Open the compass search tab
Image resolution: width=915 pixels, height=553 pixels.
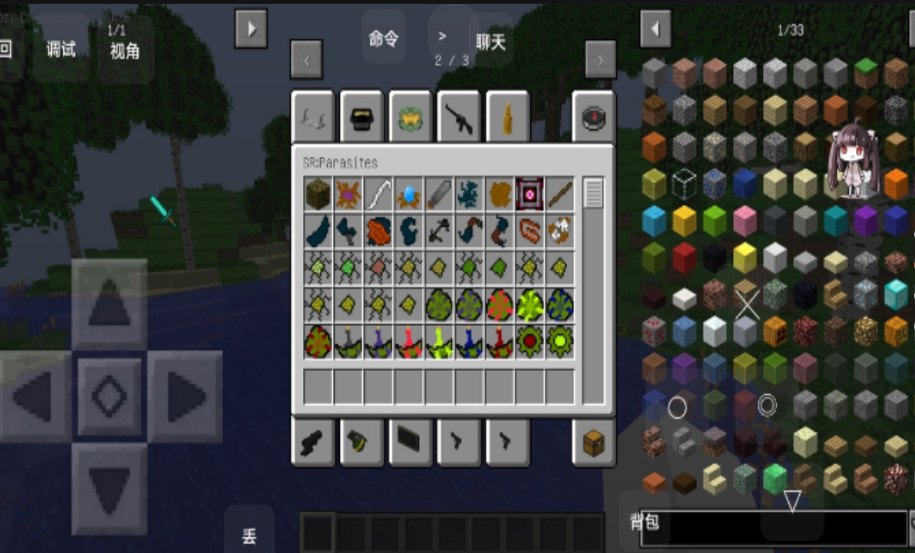pyautogui.click(x=593, y=118)
